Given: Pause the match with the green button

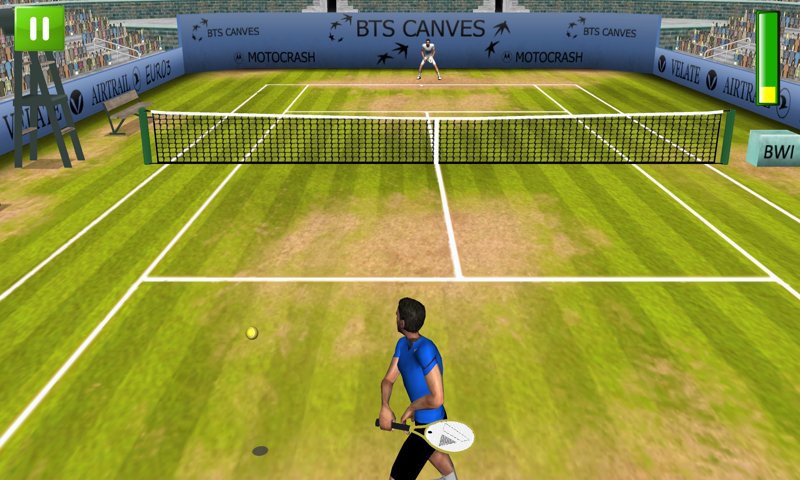Looking at the screenshot, I should pyautogui.click(x=39, y=28).
